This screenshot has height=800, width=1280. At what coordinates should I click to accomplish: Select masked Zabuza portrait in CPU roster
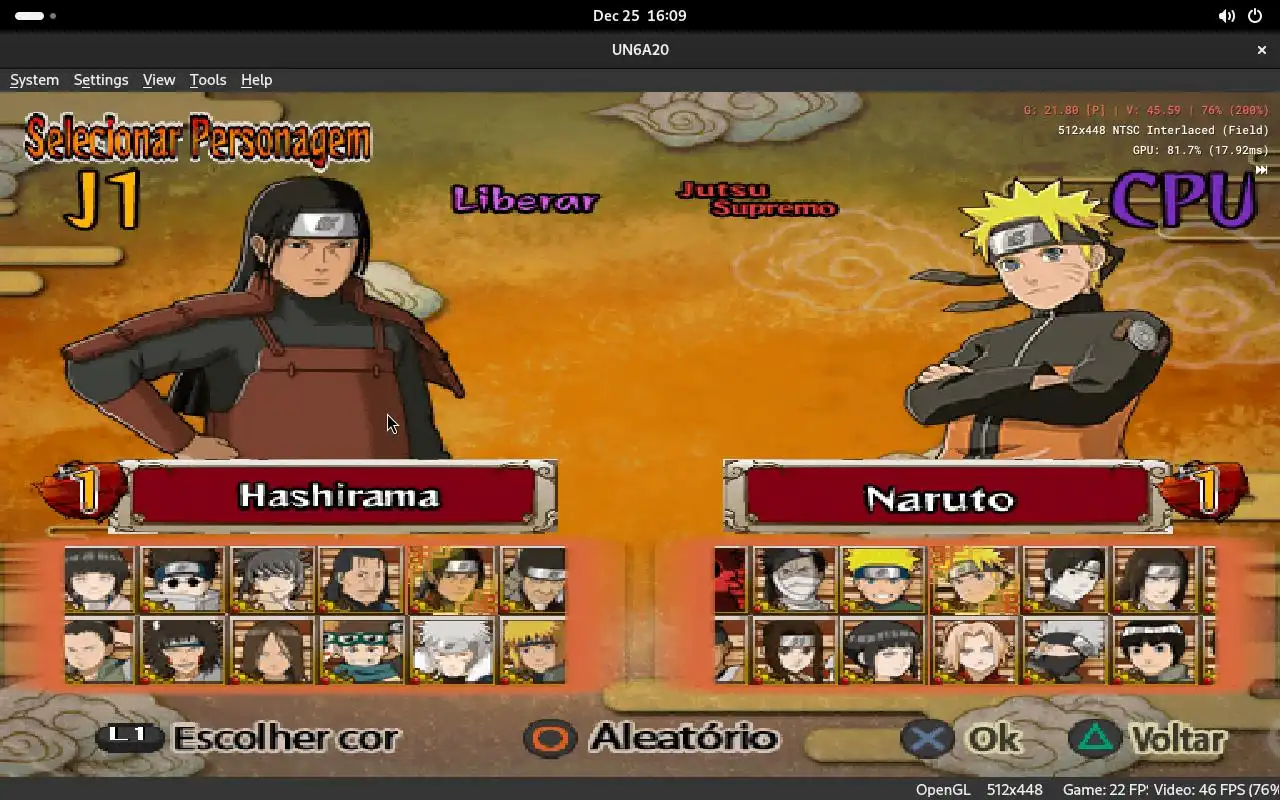pyautogui.click(x=793, y=579)
